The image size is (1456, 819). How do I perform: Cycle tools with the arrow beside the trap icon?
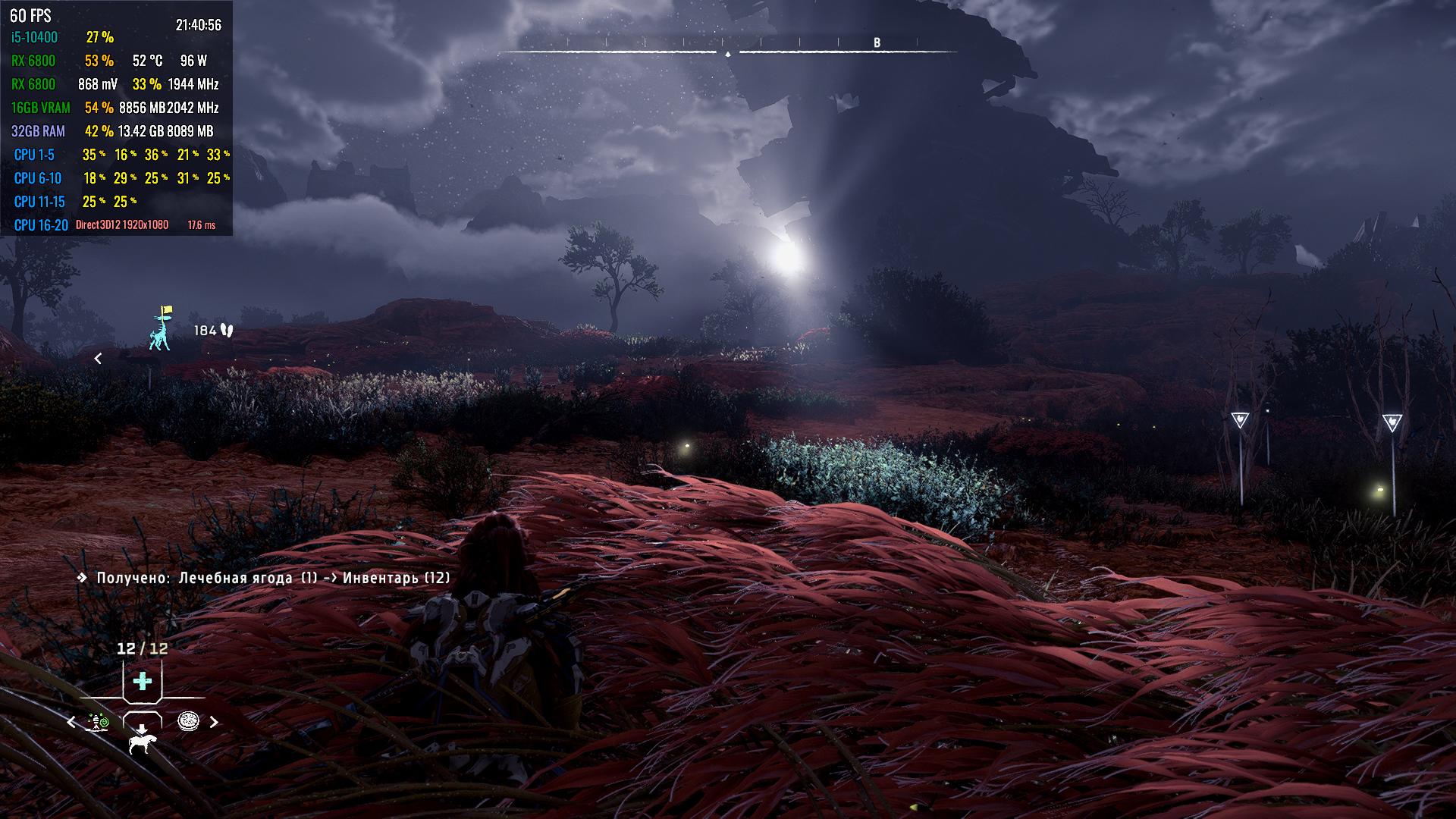pos(71,722)
